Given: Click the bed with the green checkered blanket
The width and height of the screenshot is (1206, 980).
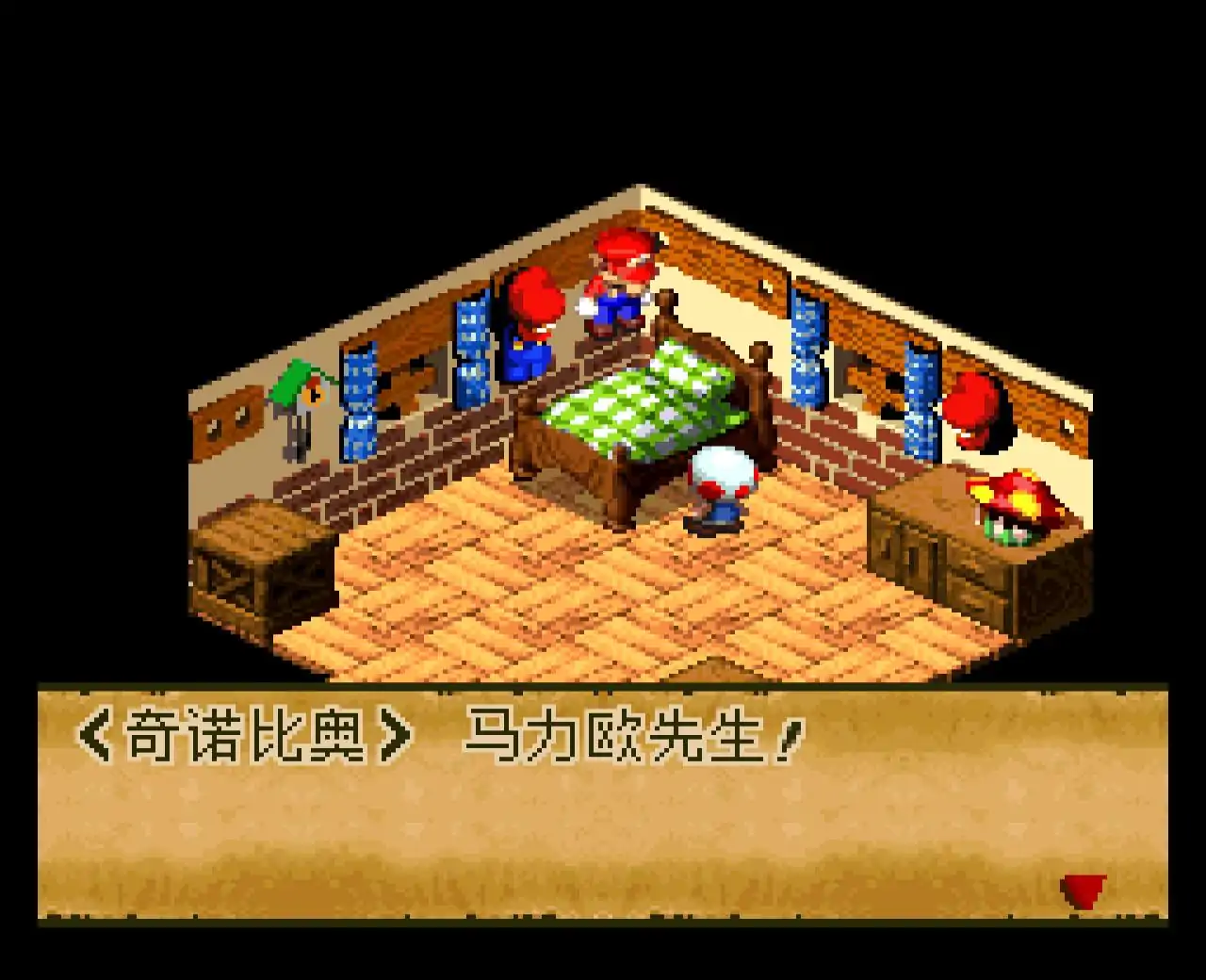Looking at the screenshot, I should [641, 405].
